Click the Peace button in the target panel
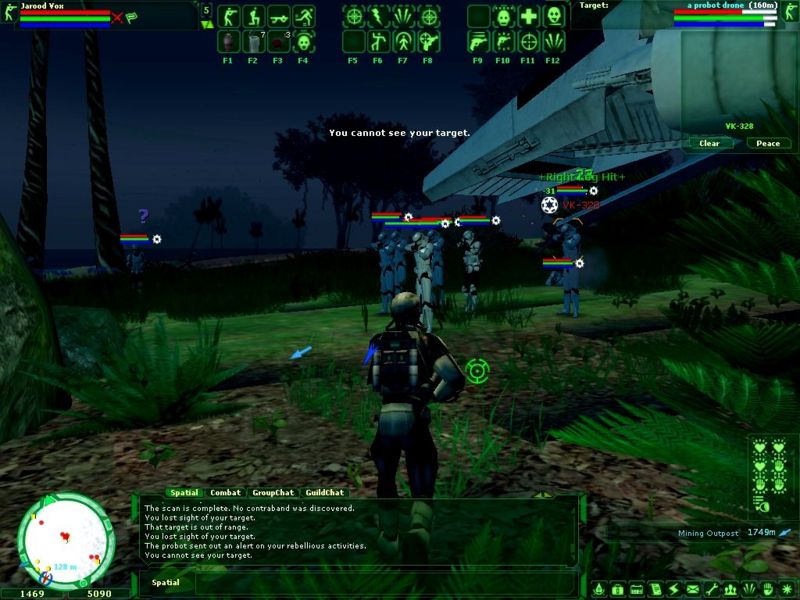The image size is (800, 600). pyautogui.click(x=768, y=143)
